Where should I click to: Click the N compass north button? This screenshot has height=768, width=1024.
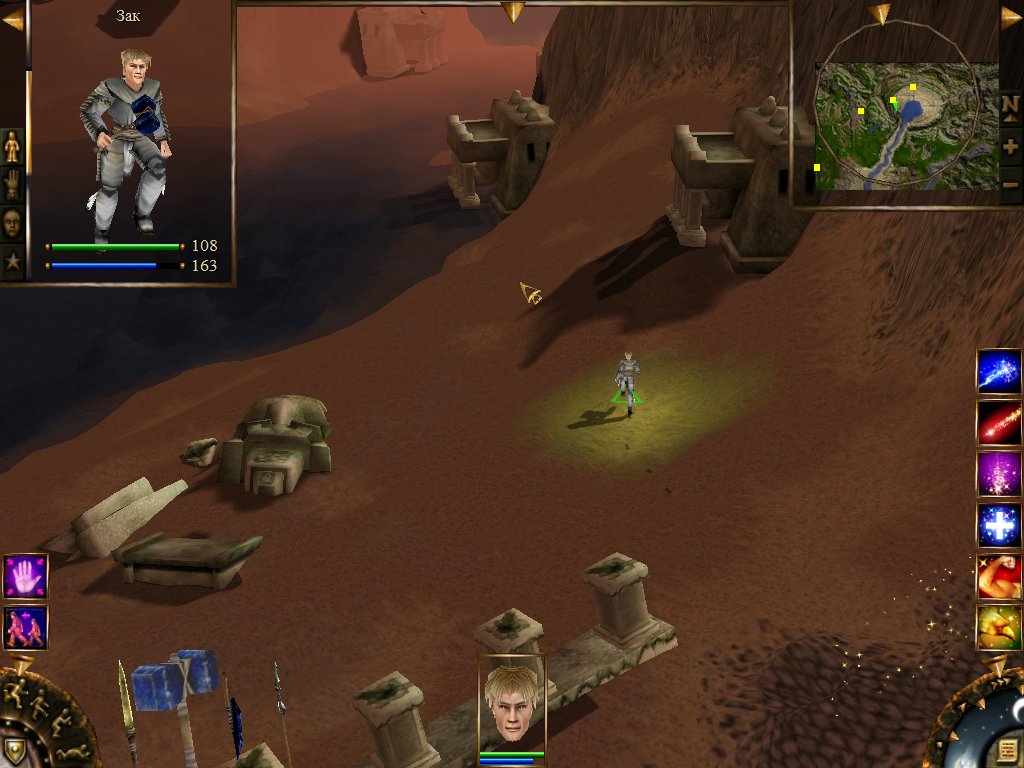pyautogui.click(x=1010, y=105)
